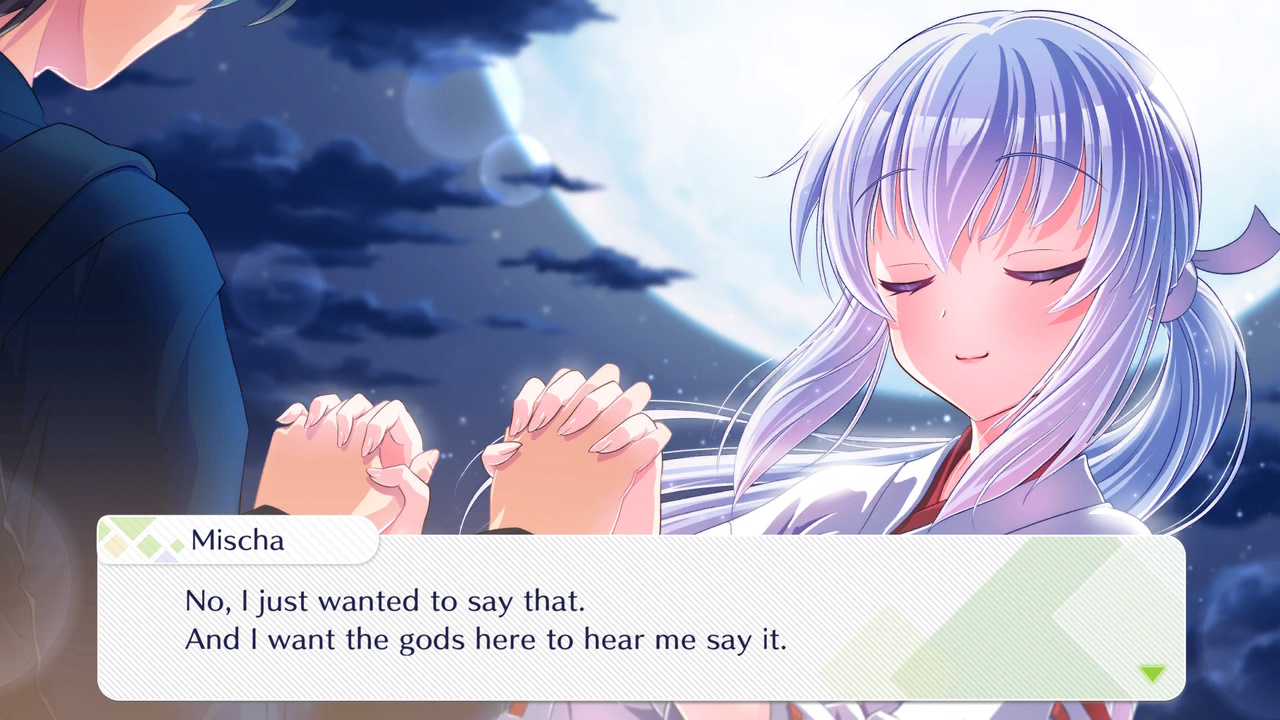Click the small light-green diamond near Mischa's name
1280x720 pixels.
tap(176, 544)
